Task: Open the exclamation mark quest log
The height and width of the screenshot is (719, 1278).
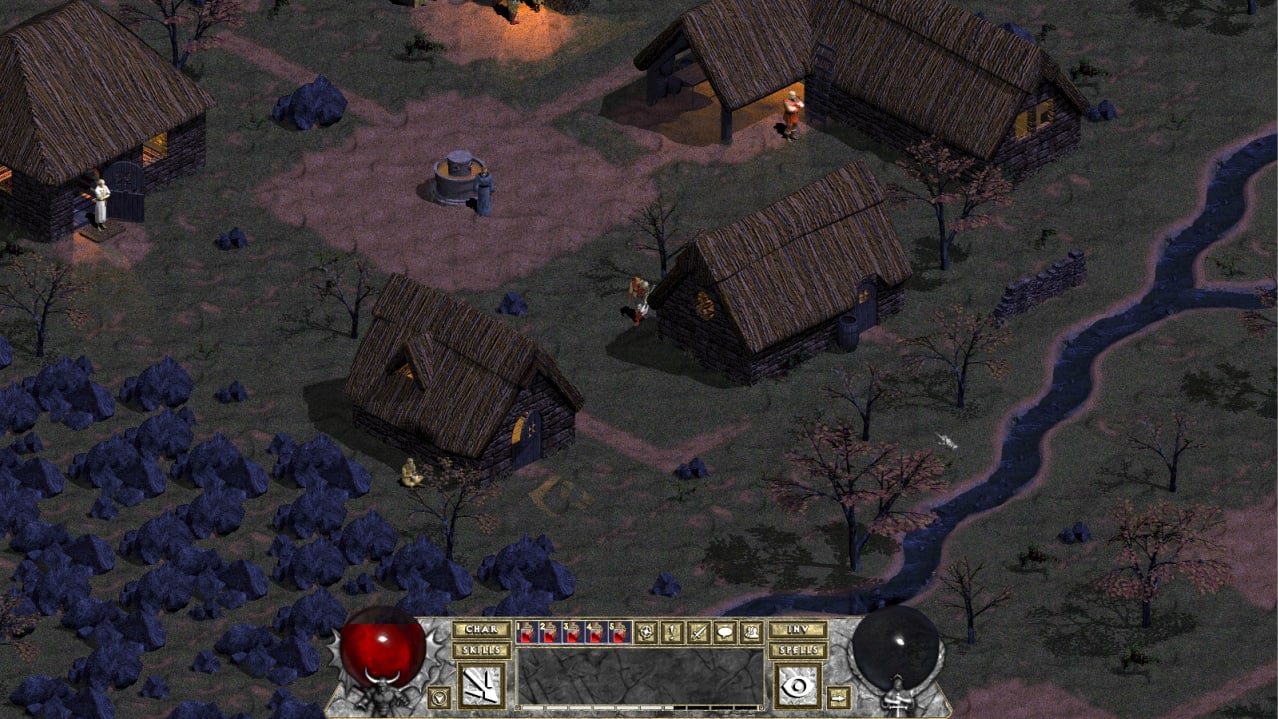Action: (x=672, y=632)
